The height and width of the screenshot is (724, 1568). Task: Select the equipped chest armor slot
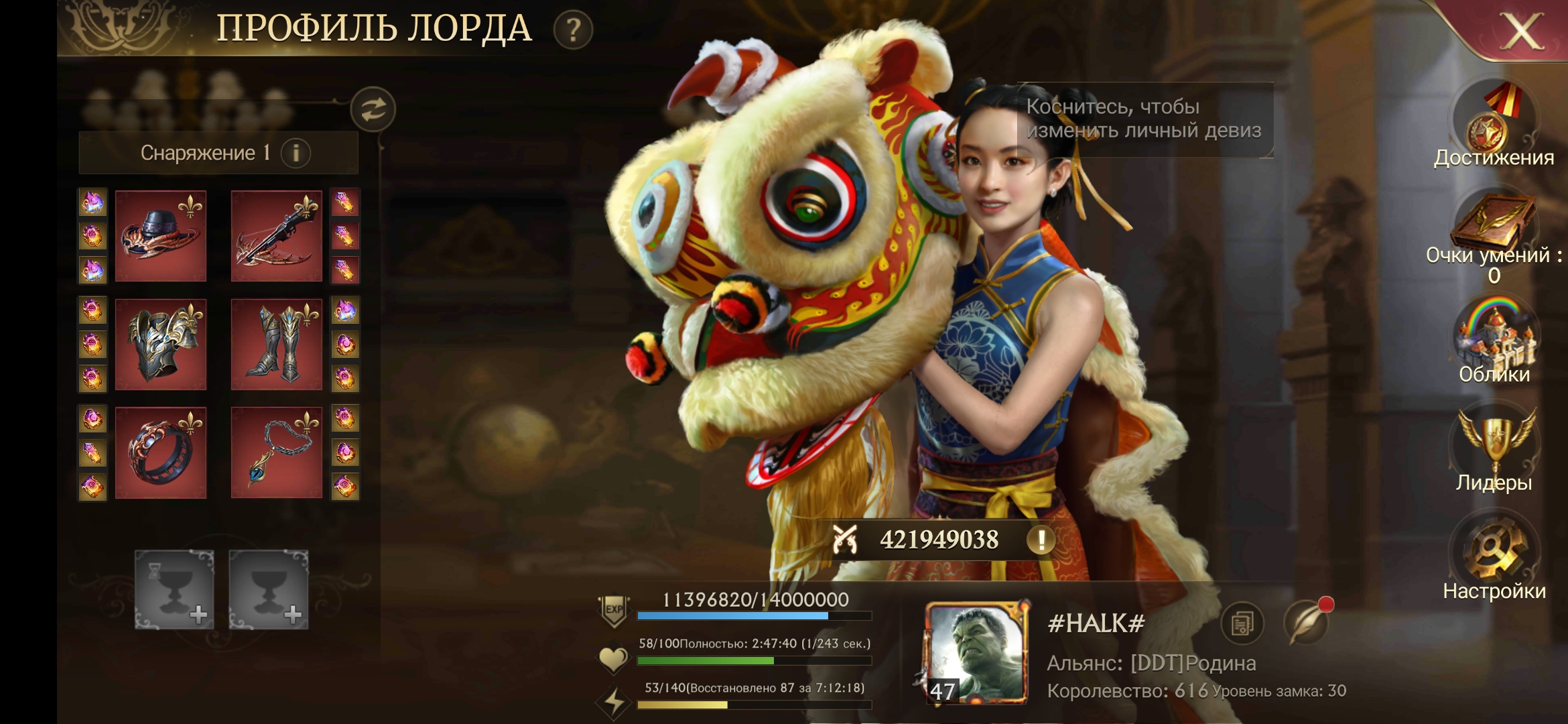[x=161, y=345]
